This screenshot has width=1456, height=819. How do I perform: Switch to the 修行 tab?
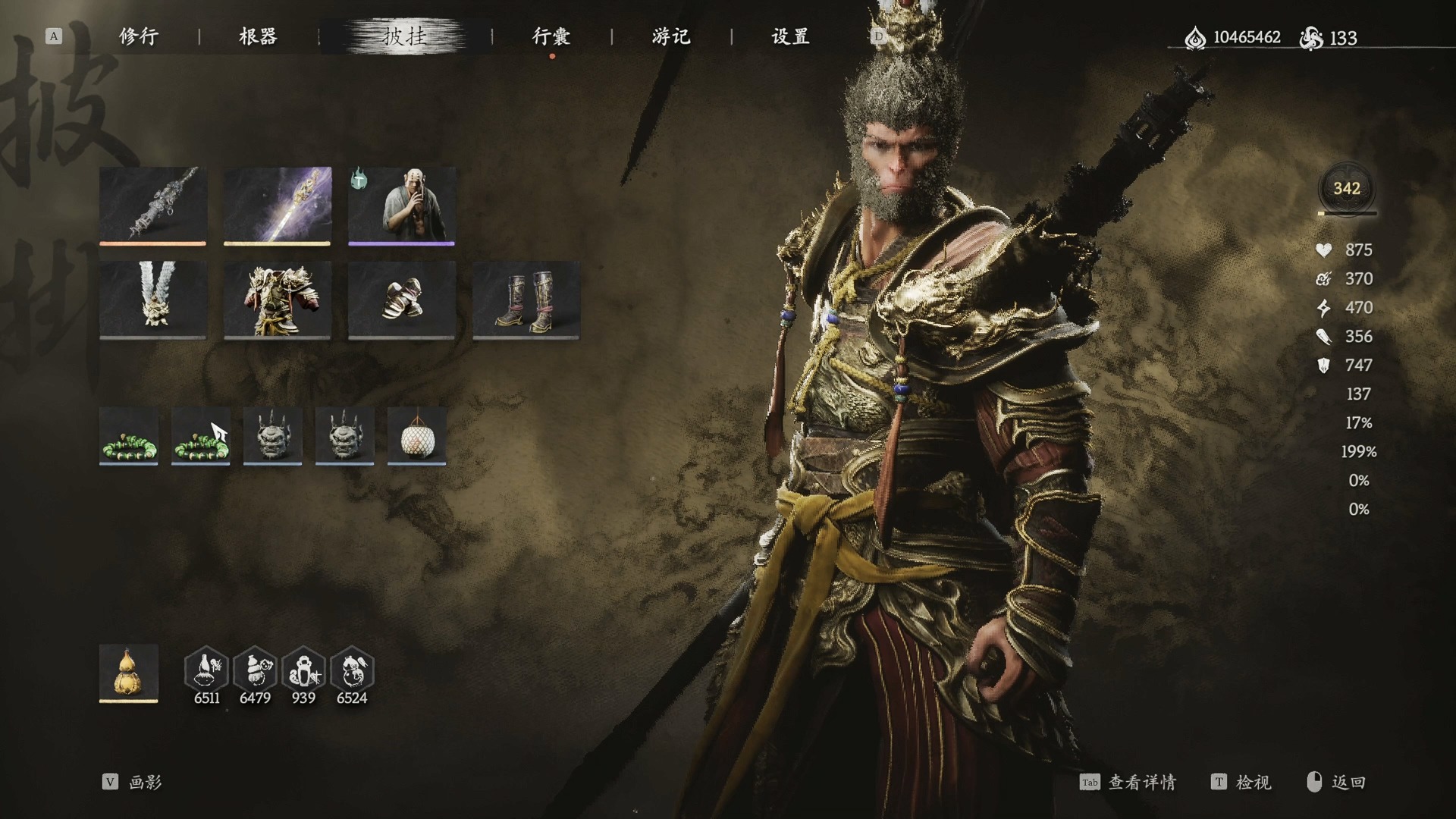138,36
